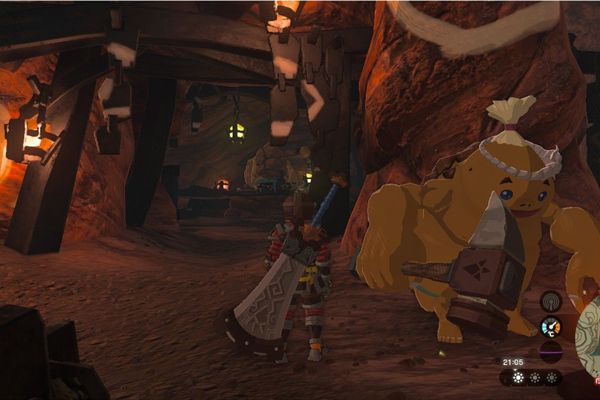Select the purple sound-level noise meter

coord(550,352)
